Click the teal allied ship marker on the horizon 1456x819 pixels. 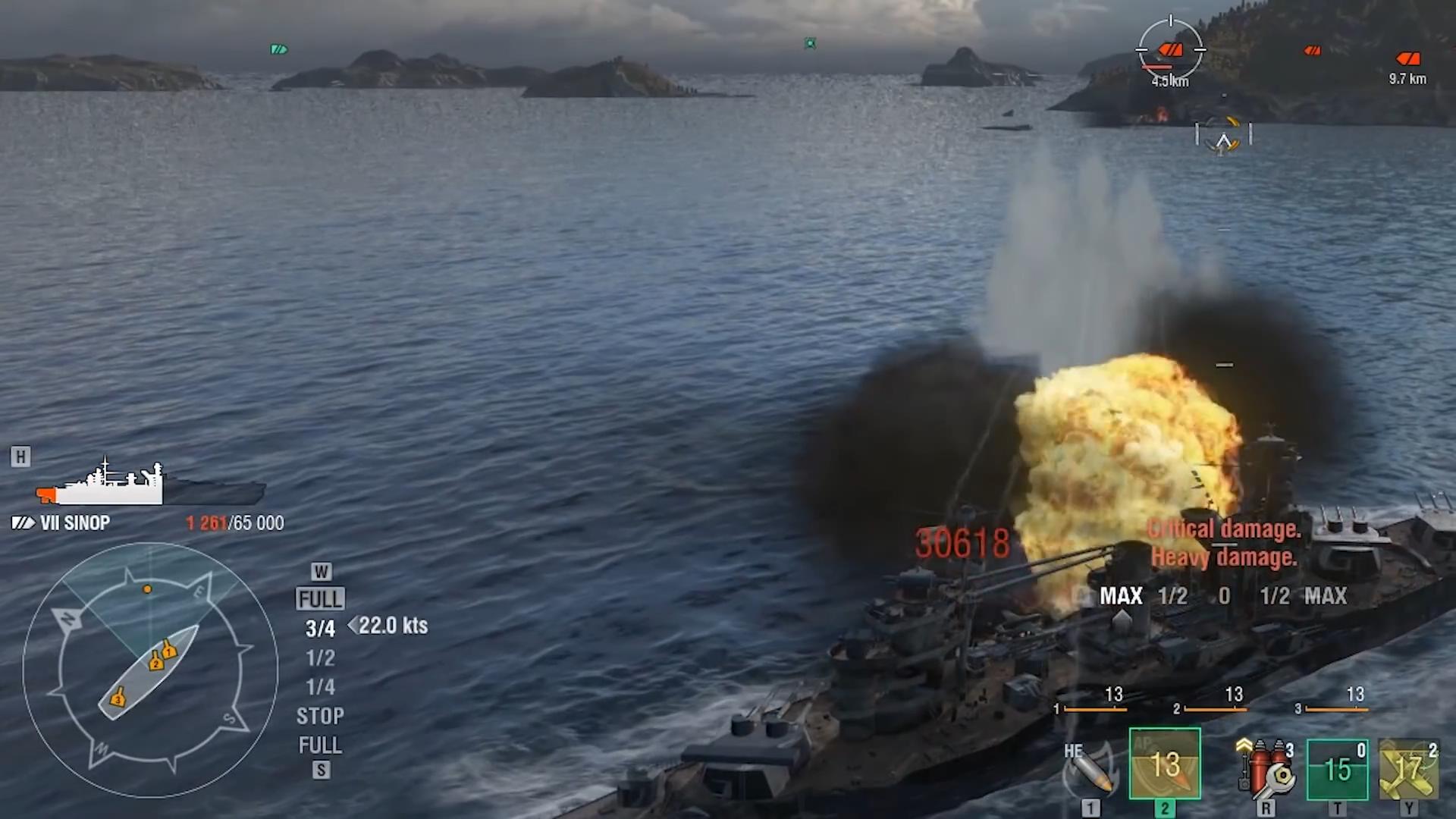279,49
